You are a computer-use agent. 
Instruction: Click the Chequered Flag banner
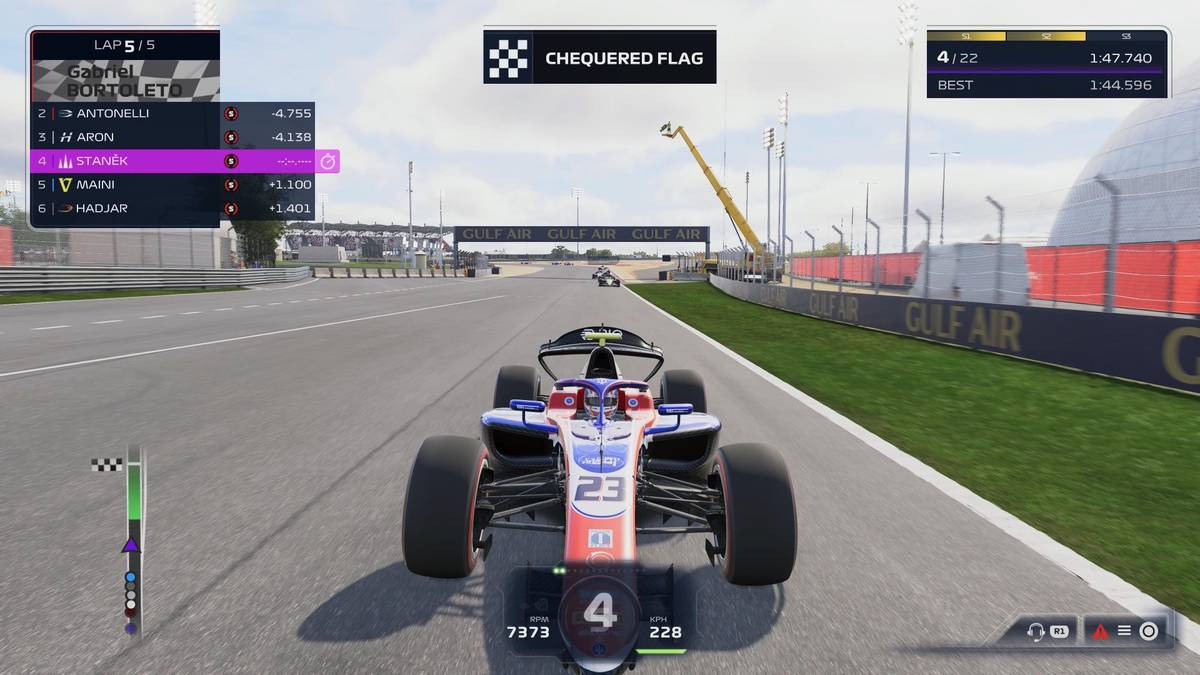tap(600, 58)
